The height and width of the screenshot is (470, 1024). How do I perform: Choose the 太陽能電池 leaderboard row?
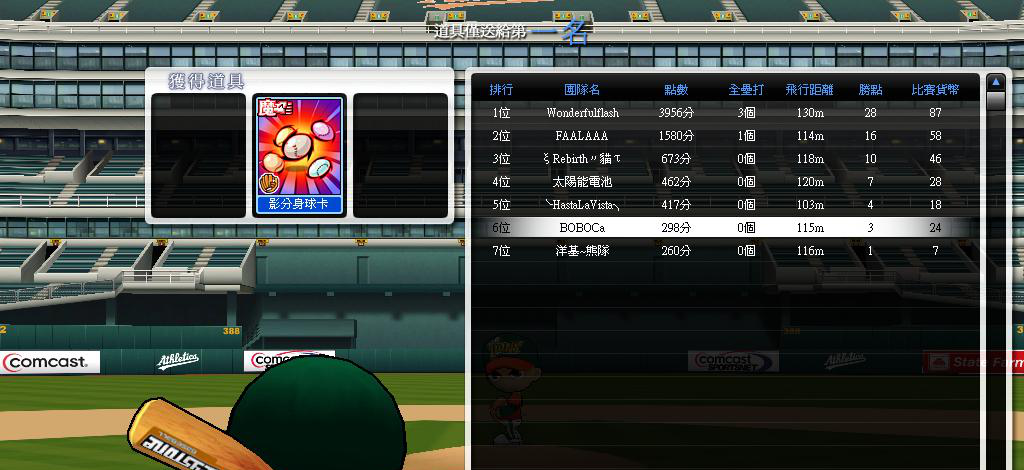(582, 182)
